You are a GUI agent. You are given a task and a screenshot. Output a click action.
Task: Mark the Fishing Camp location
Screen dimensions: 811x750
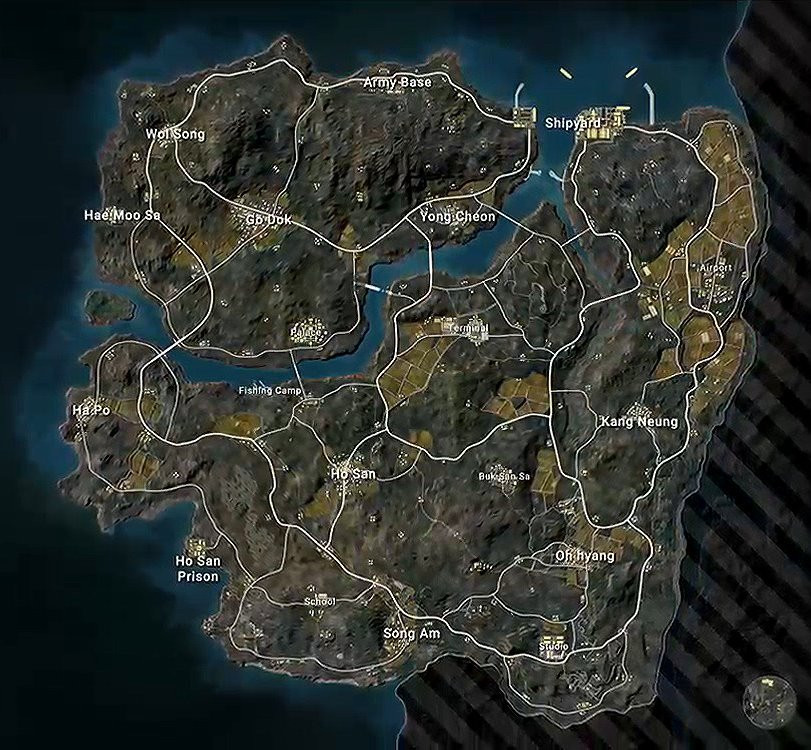pos(269,390)
